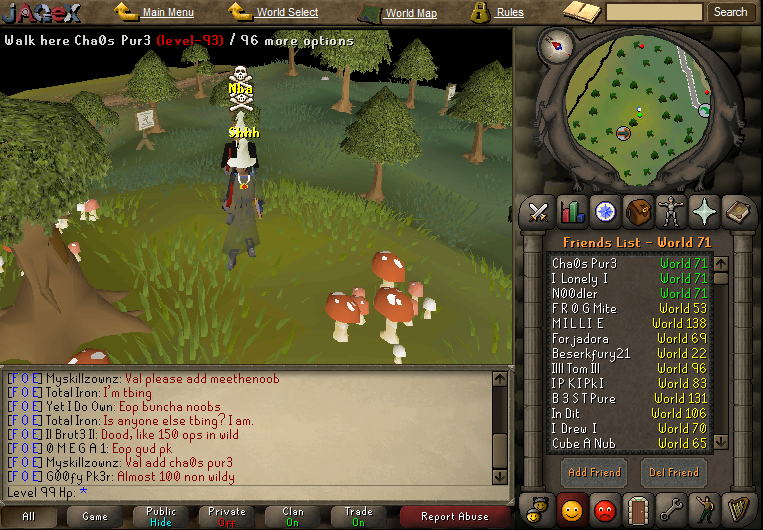Image resolution: width=763 pixels, height=530 pixels.
Task: Click the Report Abuse button
Action: pos(455,516)
